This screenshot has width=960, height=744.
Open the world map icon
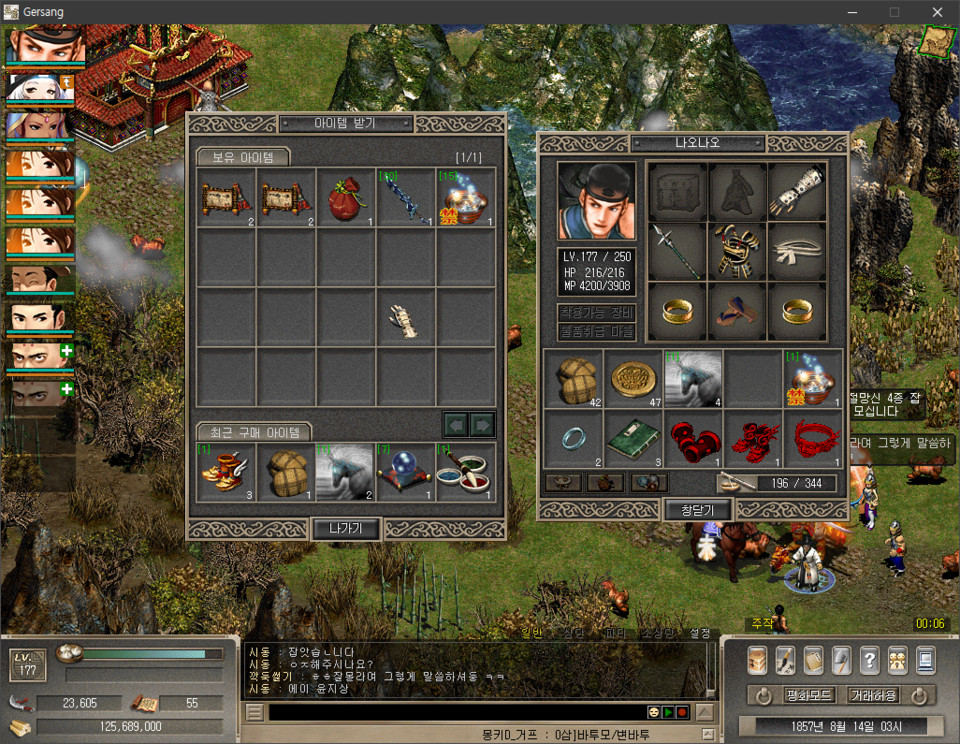pos(937,40)
